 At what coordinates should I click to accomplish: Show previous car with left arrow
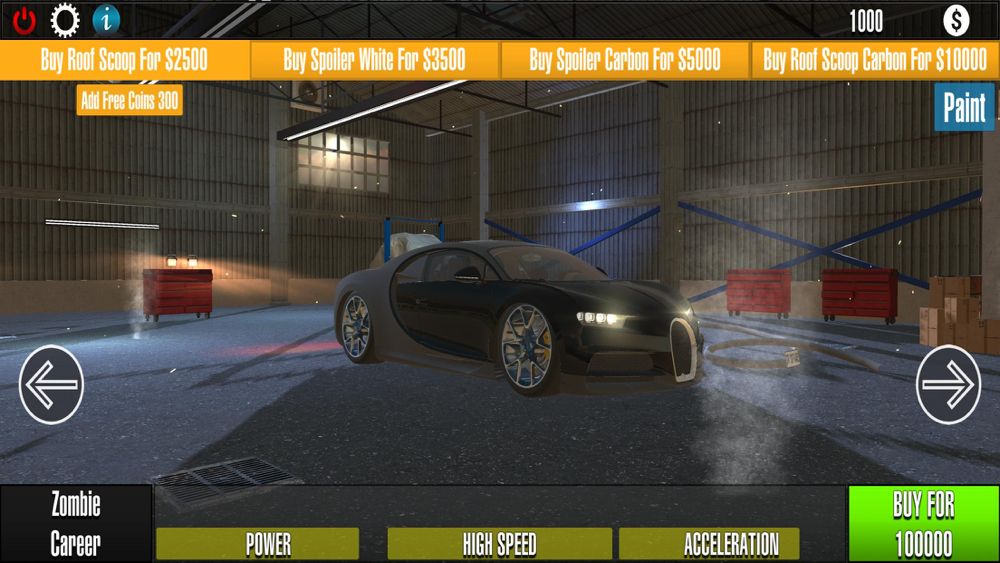pyautogui.click(x=51, y=385)
